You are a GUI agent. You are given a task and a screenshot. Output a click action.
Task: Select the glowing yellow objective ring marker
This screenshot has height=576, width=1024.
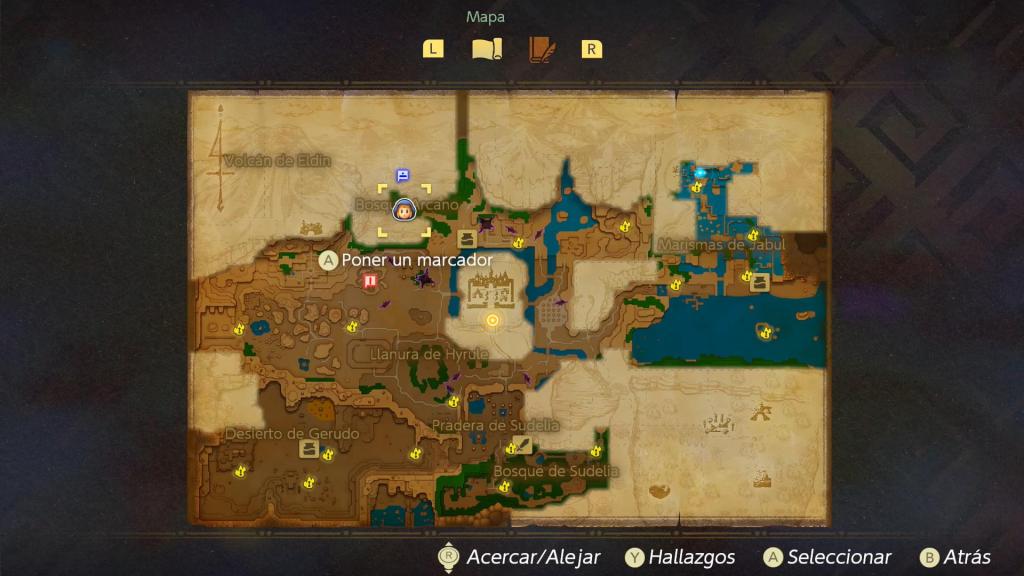pyautogui.click(x=492, y=320)
